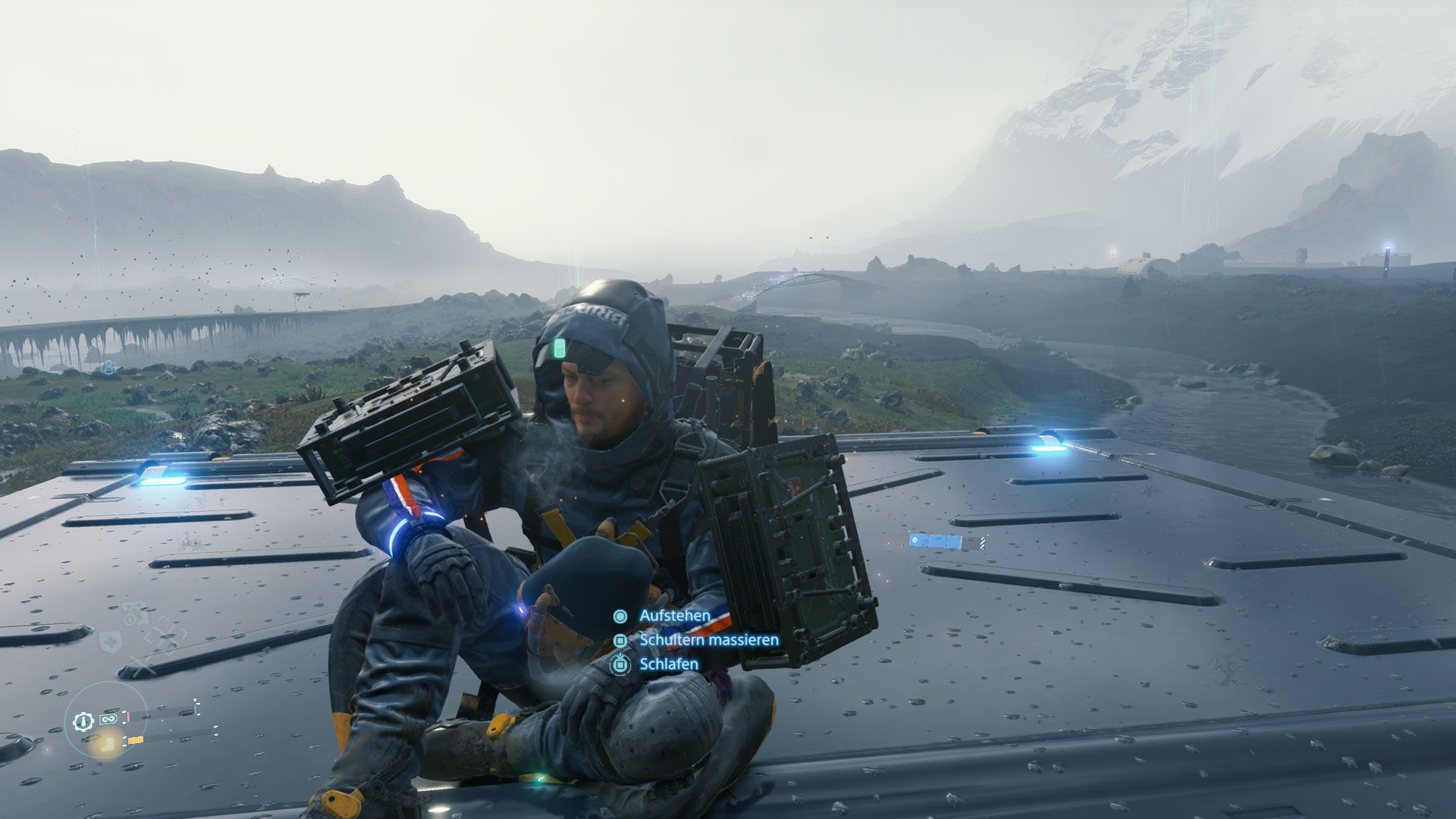Image resolution: width=1456 pixels, height=819 pixels.
Task: Click the gear status icon
Action: coord(83,721)
